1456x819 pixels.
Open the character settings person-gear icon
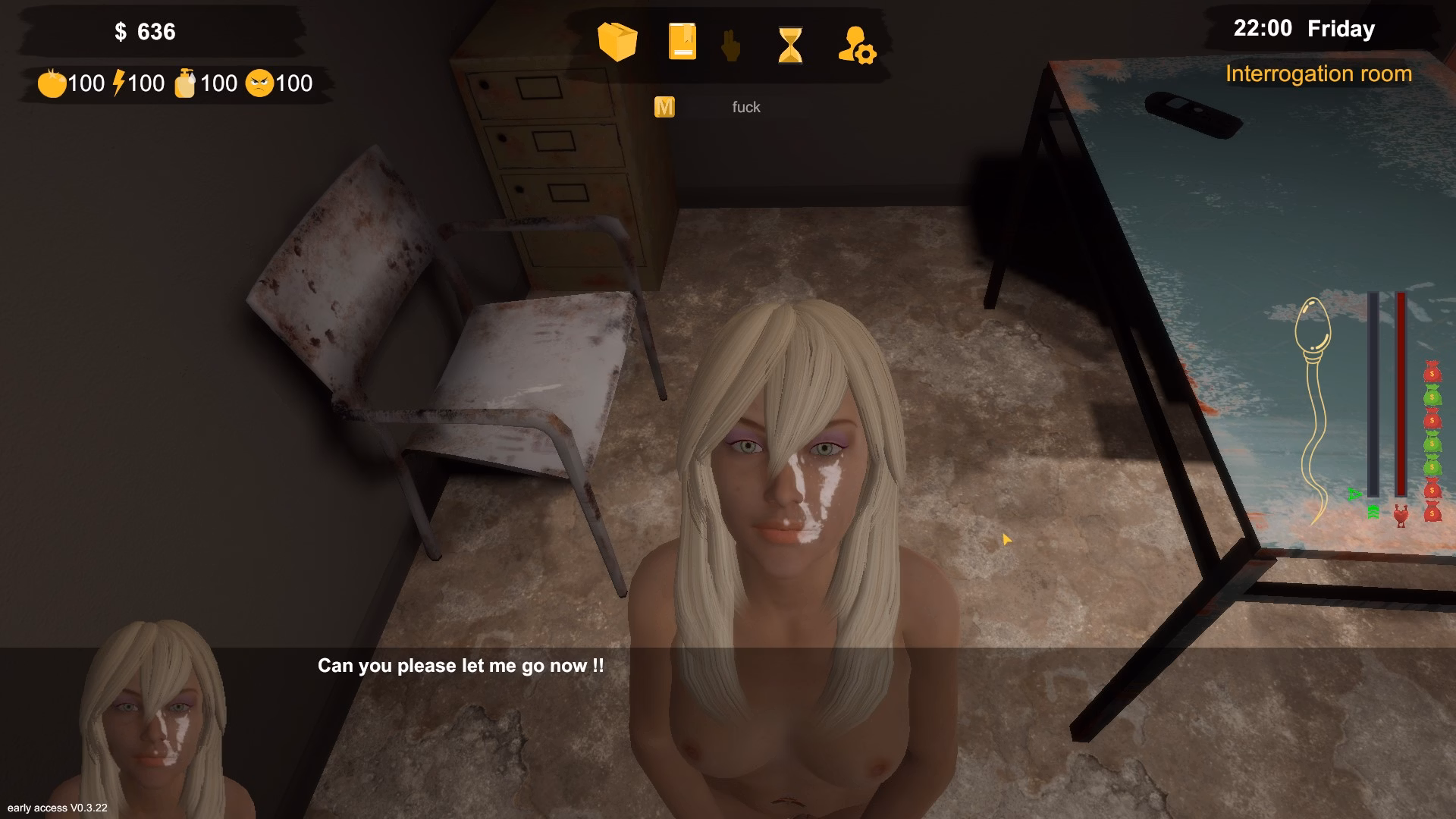(858, 45)
